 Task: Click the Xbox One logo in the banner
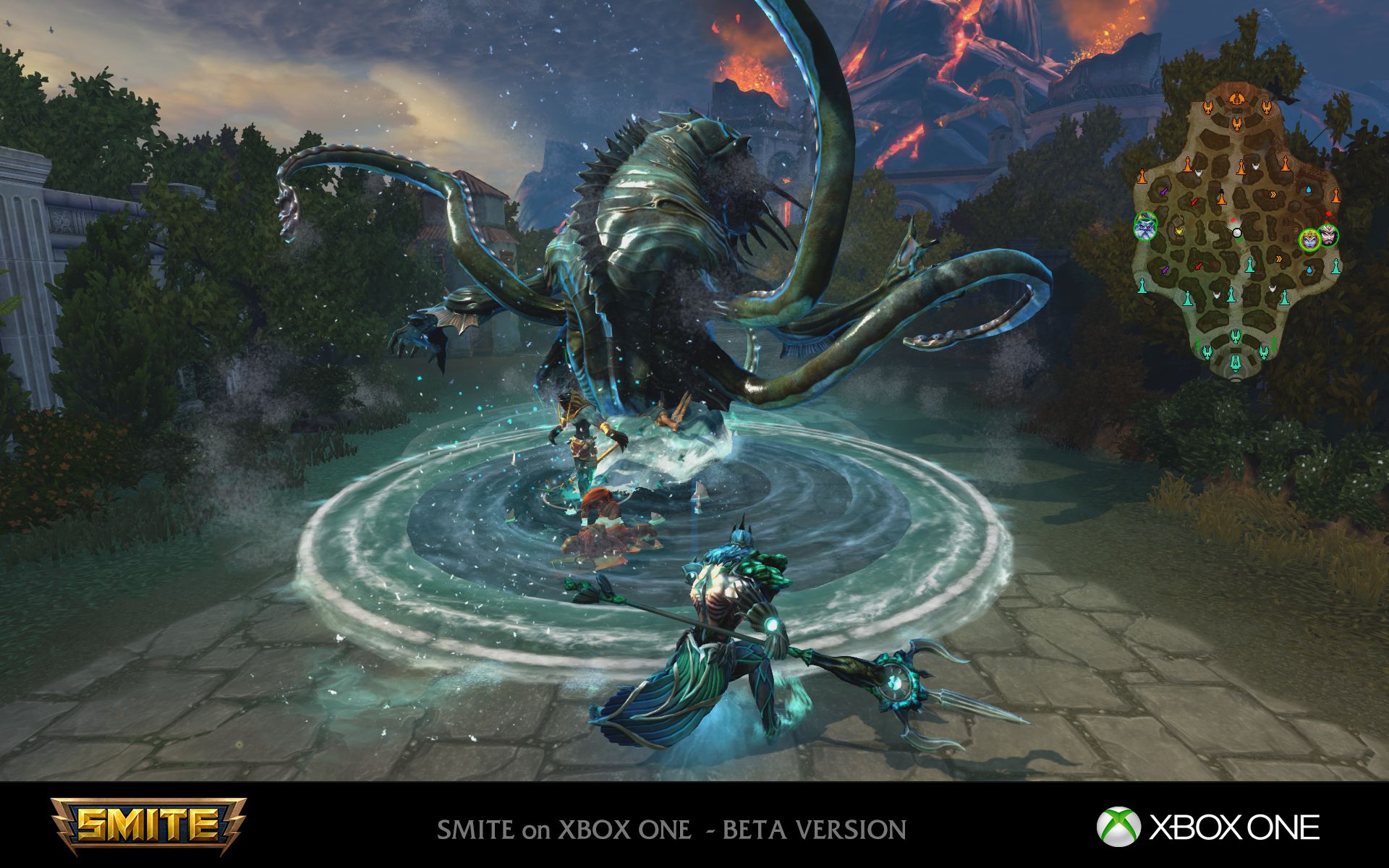click(1207, 827)
